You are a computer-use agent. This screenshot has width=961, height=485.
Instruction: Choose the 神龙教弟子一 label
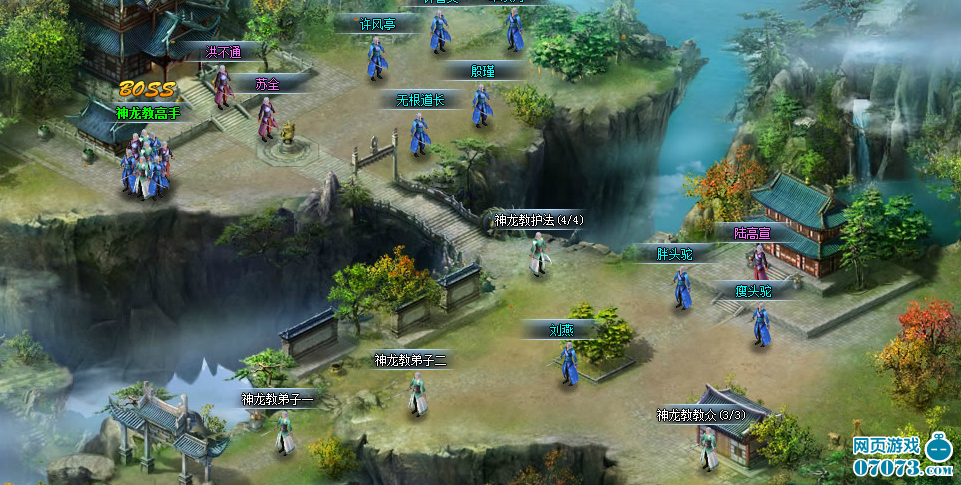277,399
